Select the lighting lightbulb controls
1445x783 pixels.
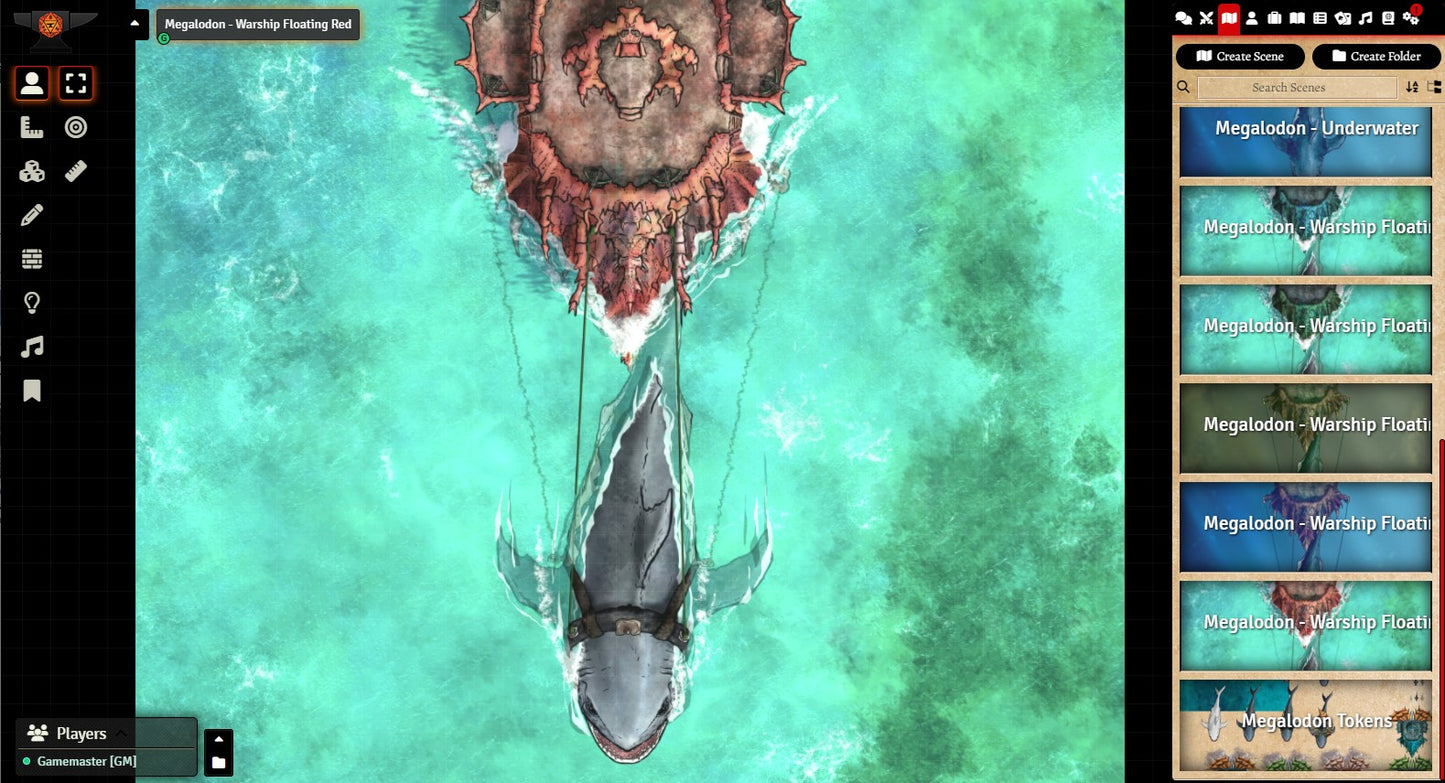pos(32,303)
